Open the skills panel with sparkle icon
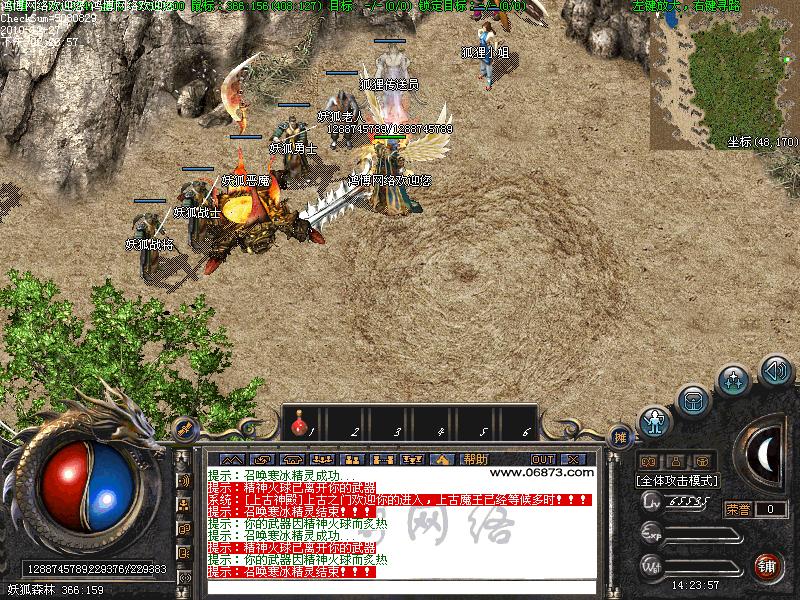Image resolution: width=800 pixels, height=600 pixels. [x=735, y=380]
